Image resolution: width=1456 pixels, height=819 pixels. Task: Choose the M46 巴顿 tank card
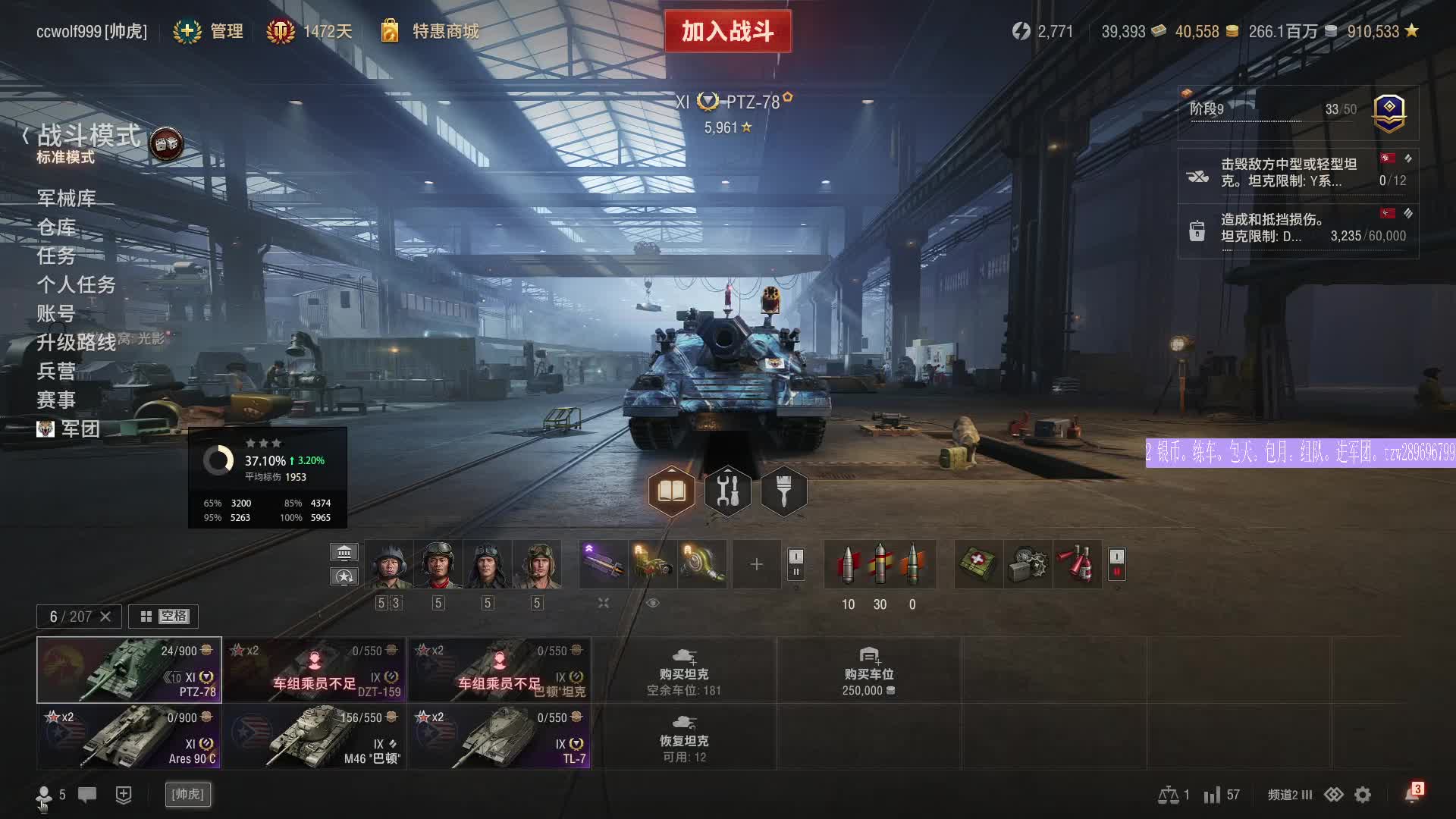[x=314, y=736]
